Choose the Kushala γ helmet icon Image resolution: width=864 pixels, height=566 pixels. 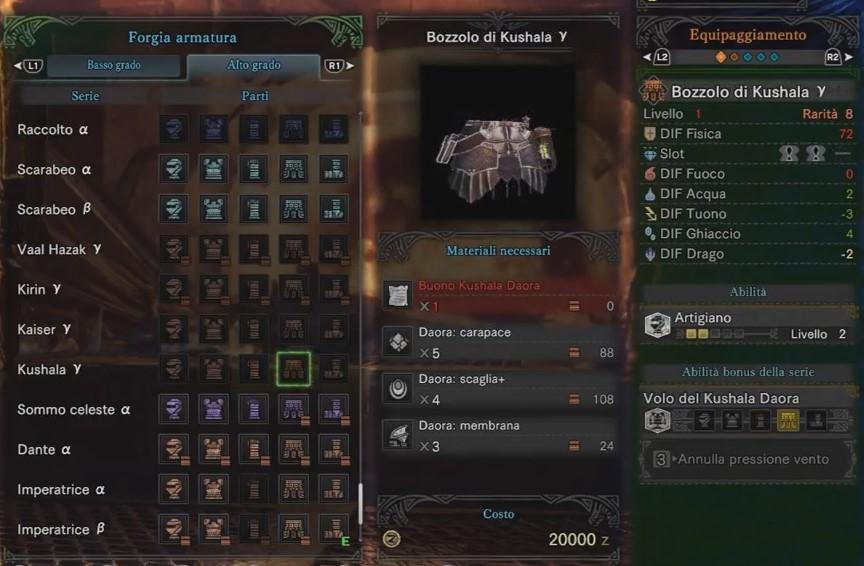tap(174, 369)
